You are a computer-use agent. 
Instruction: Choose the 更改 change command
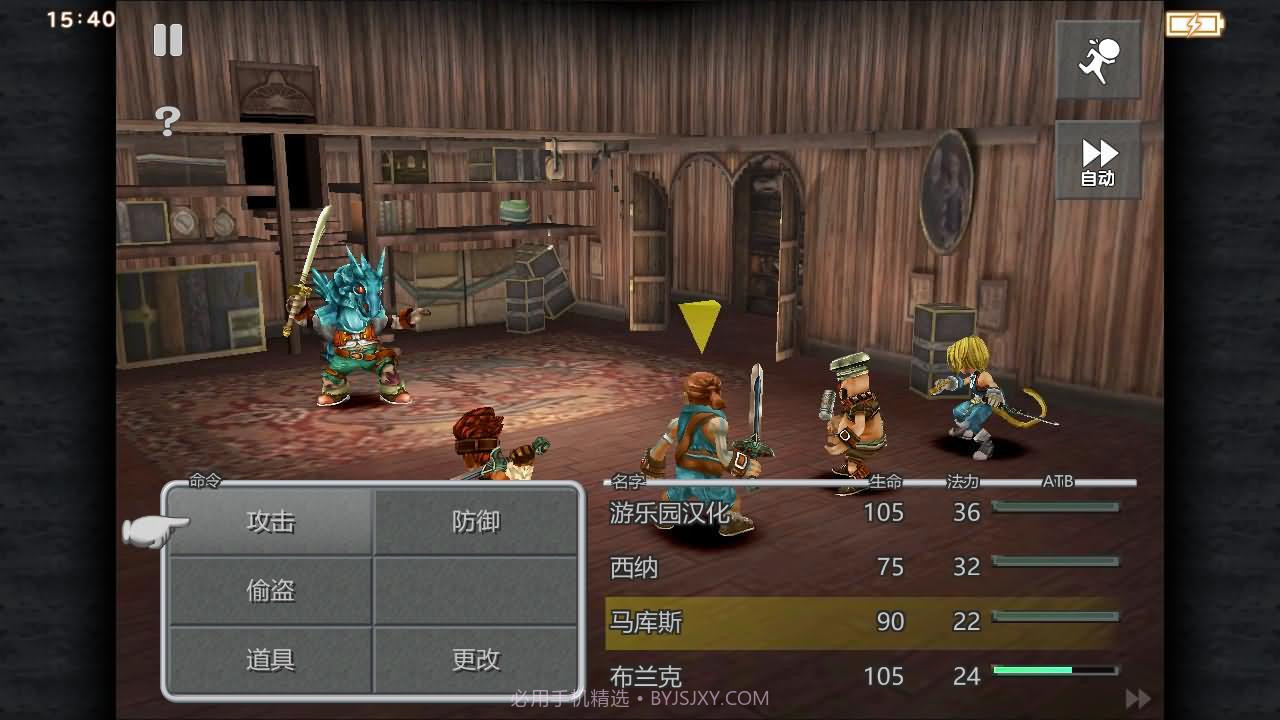(x=476, y=659)
